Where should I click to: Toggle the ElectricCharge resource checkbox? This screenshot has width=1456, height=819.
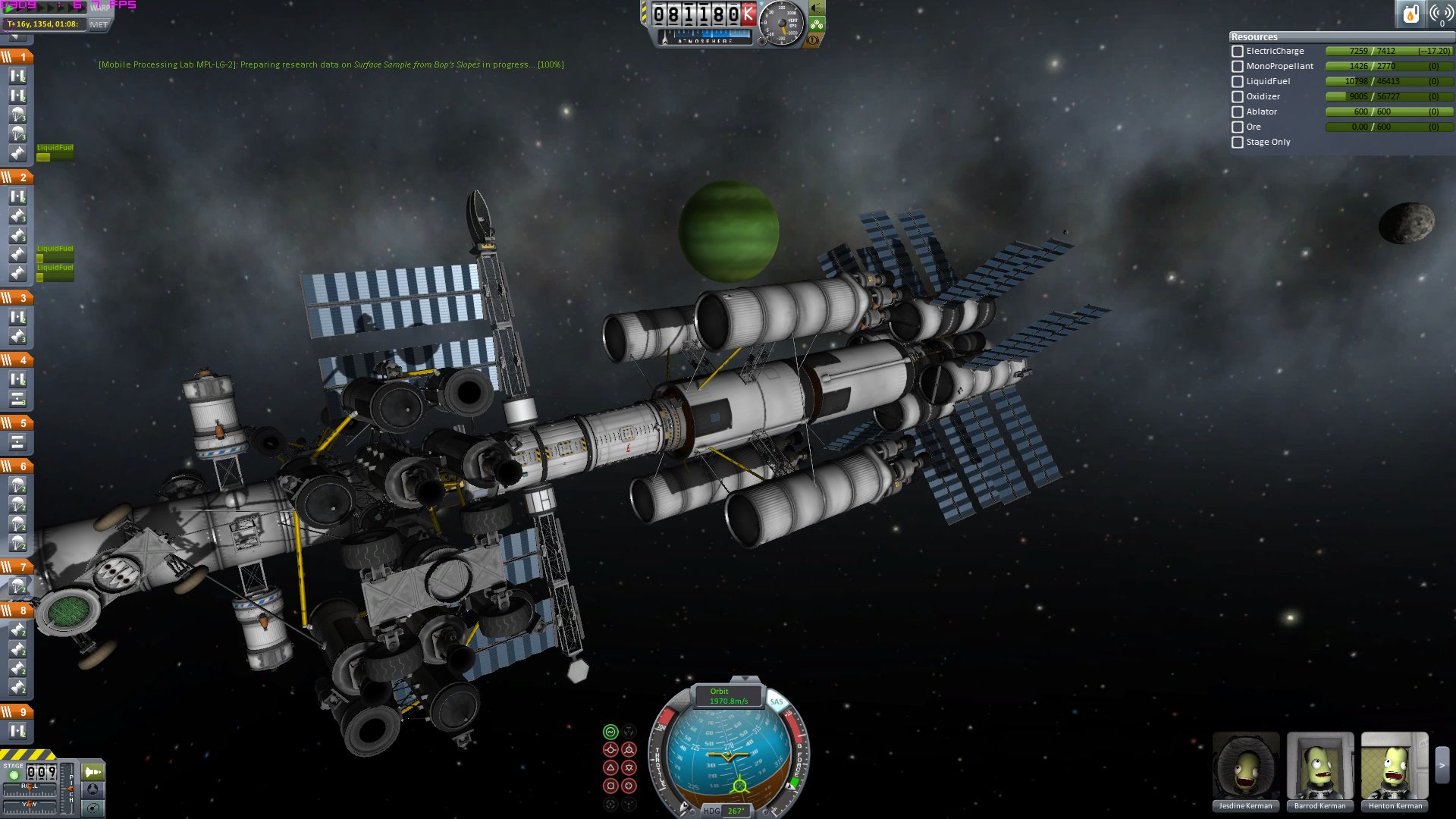coord(1238,52)
